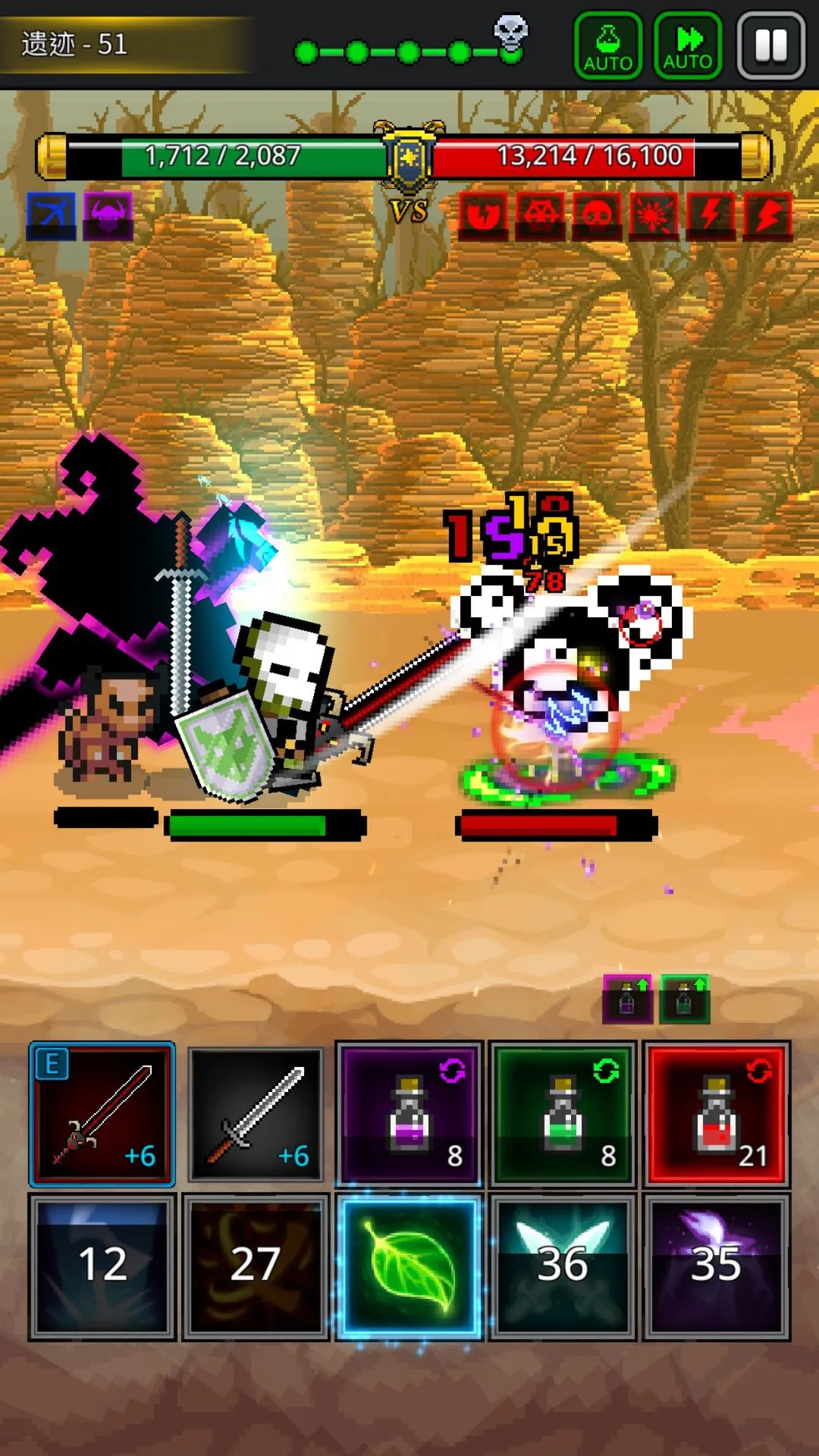
Task: Pause the battle
Action: [x=771, y=45]
